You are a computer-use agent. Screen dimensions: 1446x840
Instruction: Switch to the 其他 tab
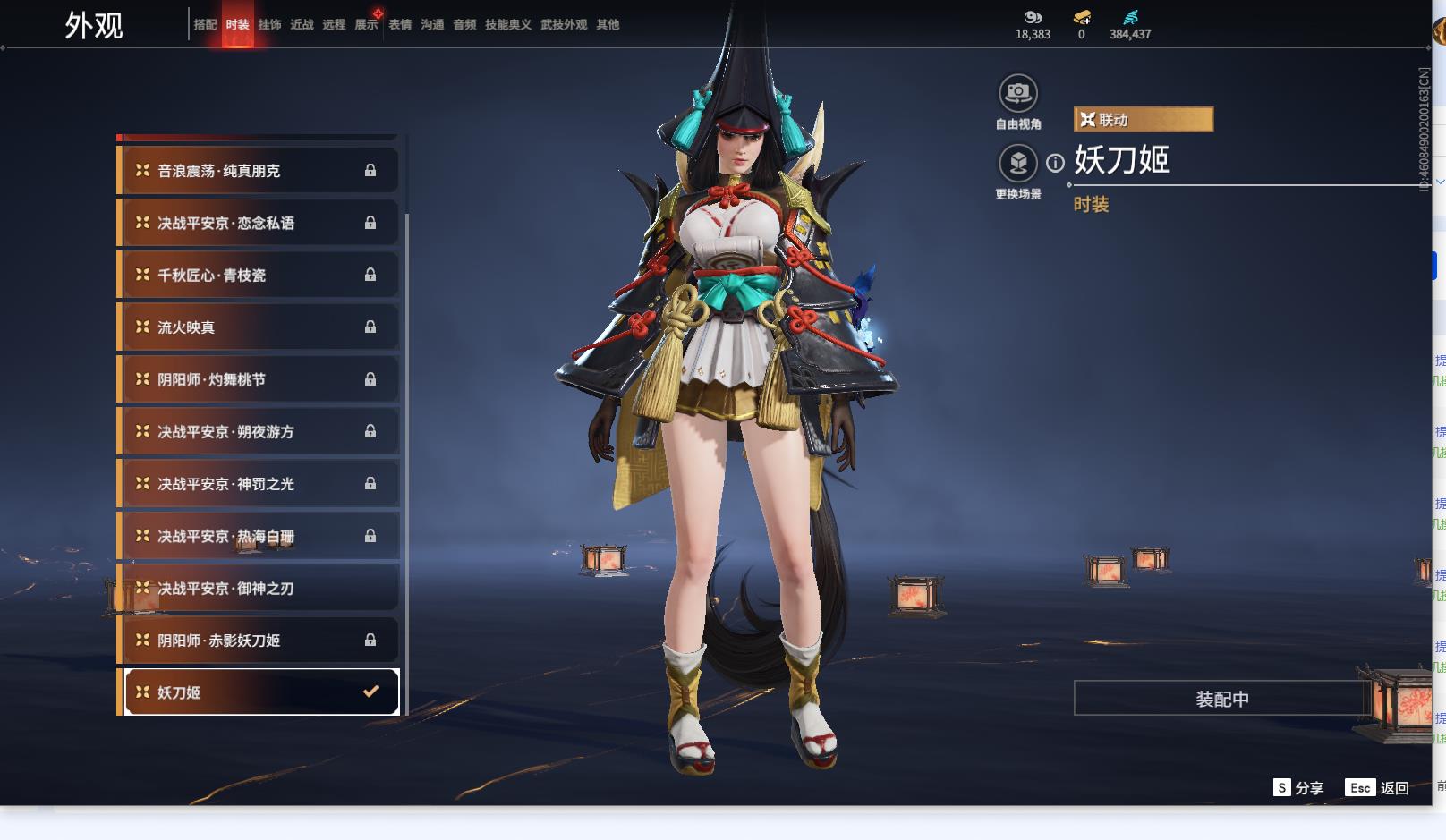click(608, 25)
